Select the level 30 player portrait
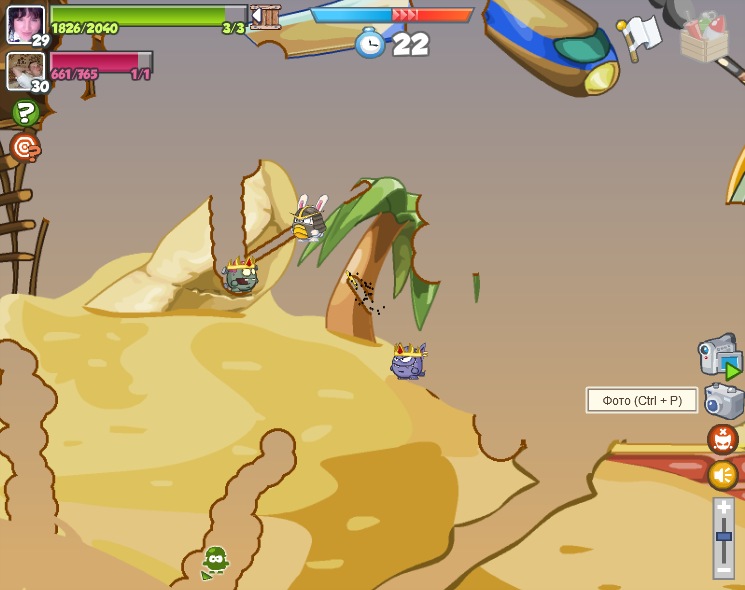 click(x=25, y=71)
